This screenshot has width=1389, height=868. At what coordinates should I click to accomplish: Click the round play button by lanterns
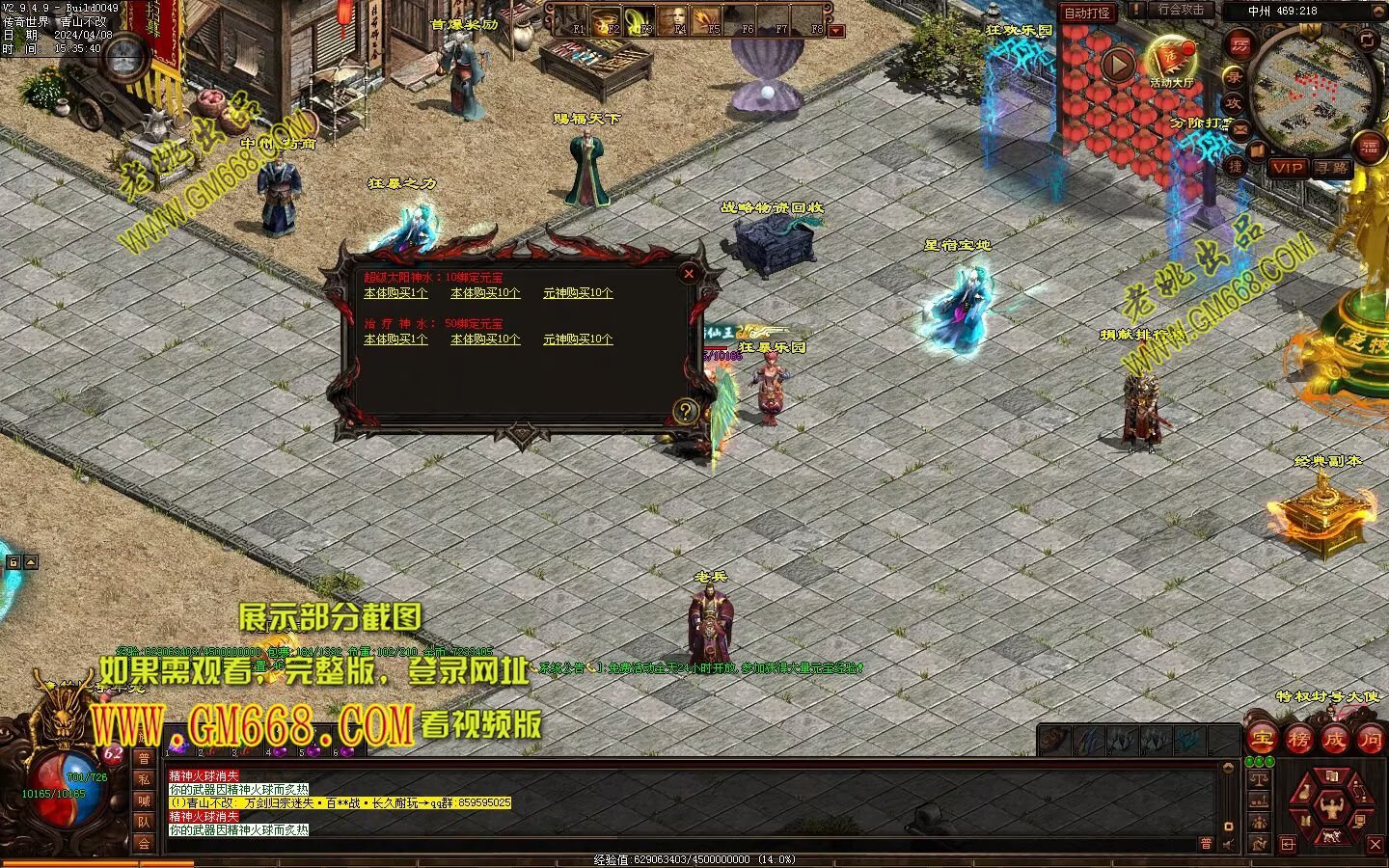tap(1118, 66)
